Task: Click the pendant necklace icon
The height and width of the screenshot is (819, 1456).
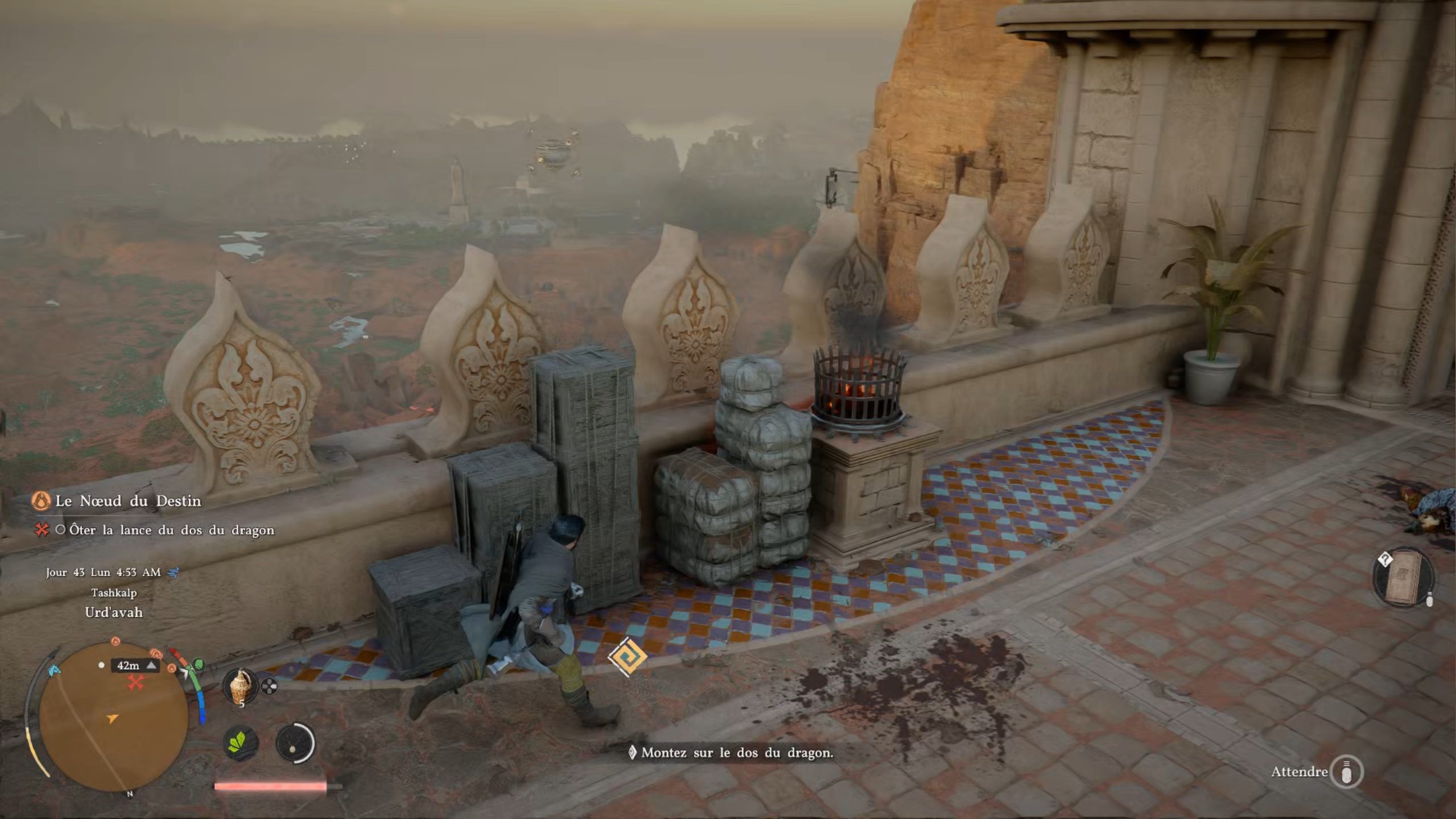Action: click(x=294, y=743)
